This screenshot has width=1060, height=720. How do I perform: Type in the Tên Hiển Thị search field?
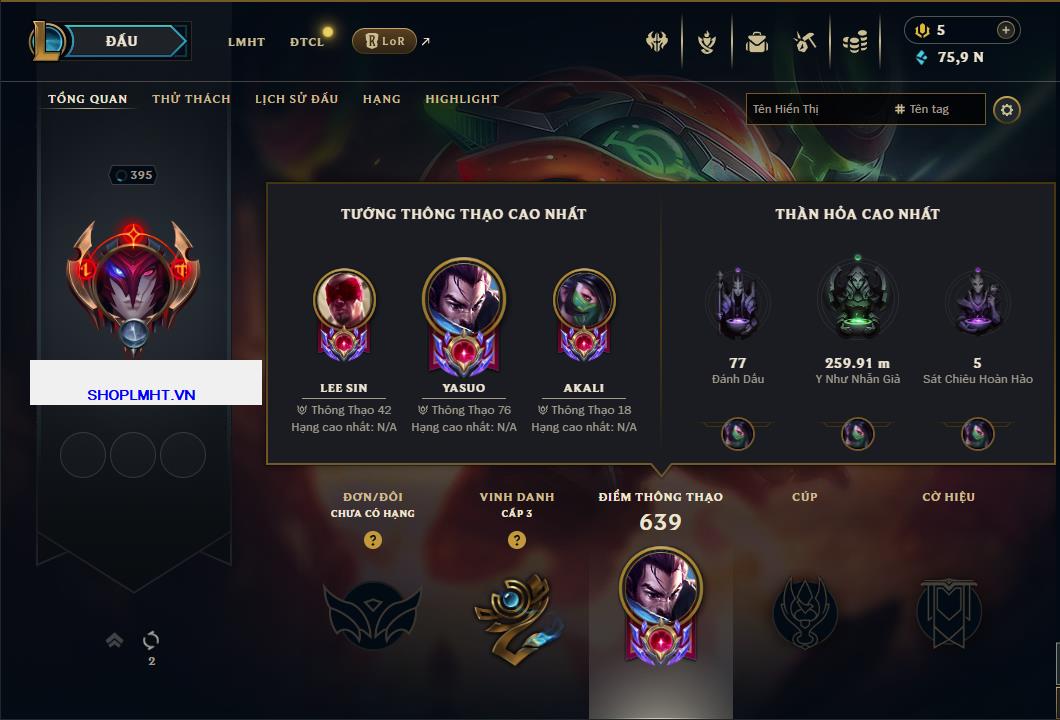pyautogui.click(x=815, y=109)
